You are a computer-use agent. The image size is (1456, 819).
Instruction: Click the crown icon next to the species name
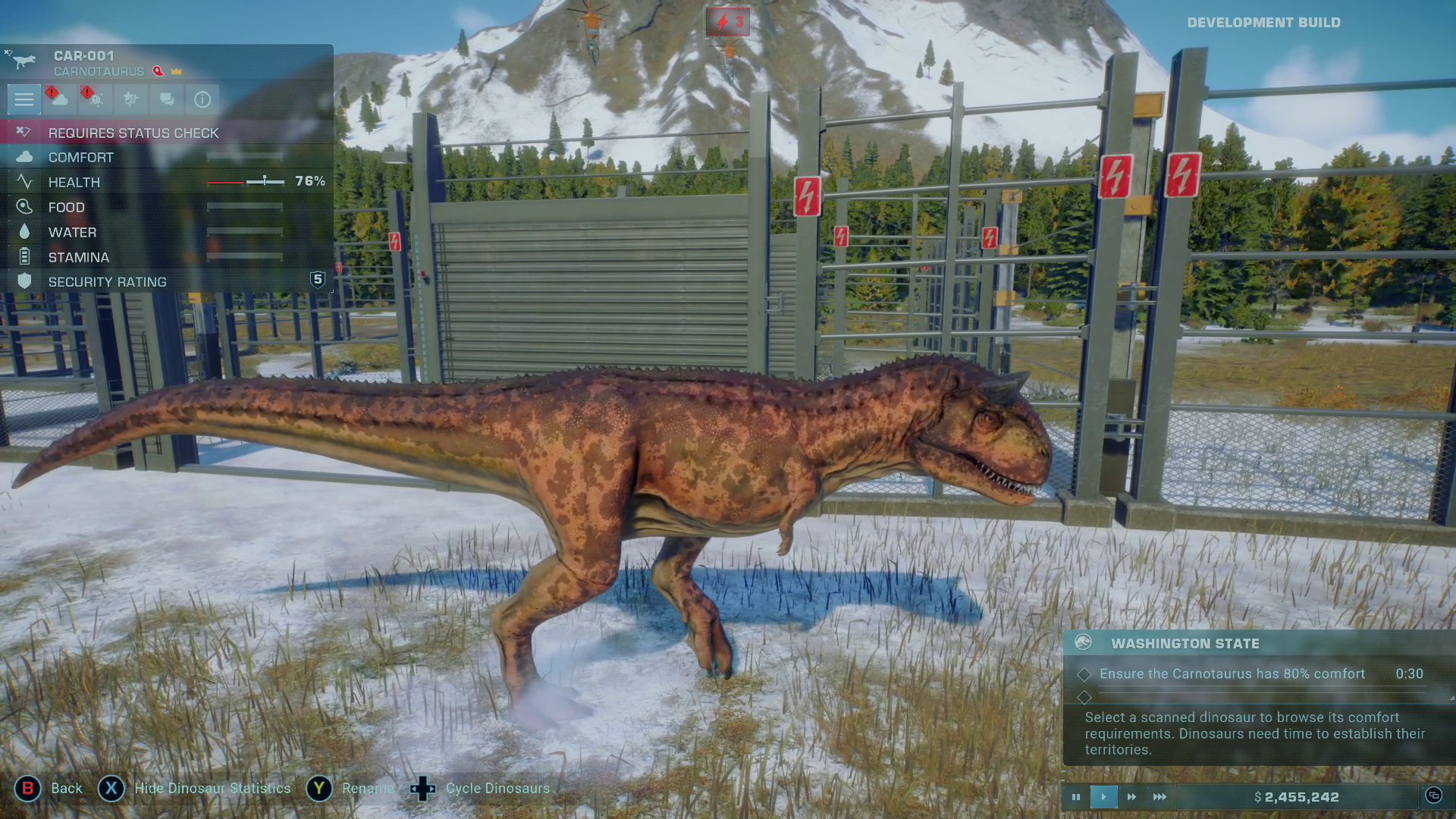176,71
